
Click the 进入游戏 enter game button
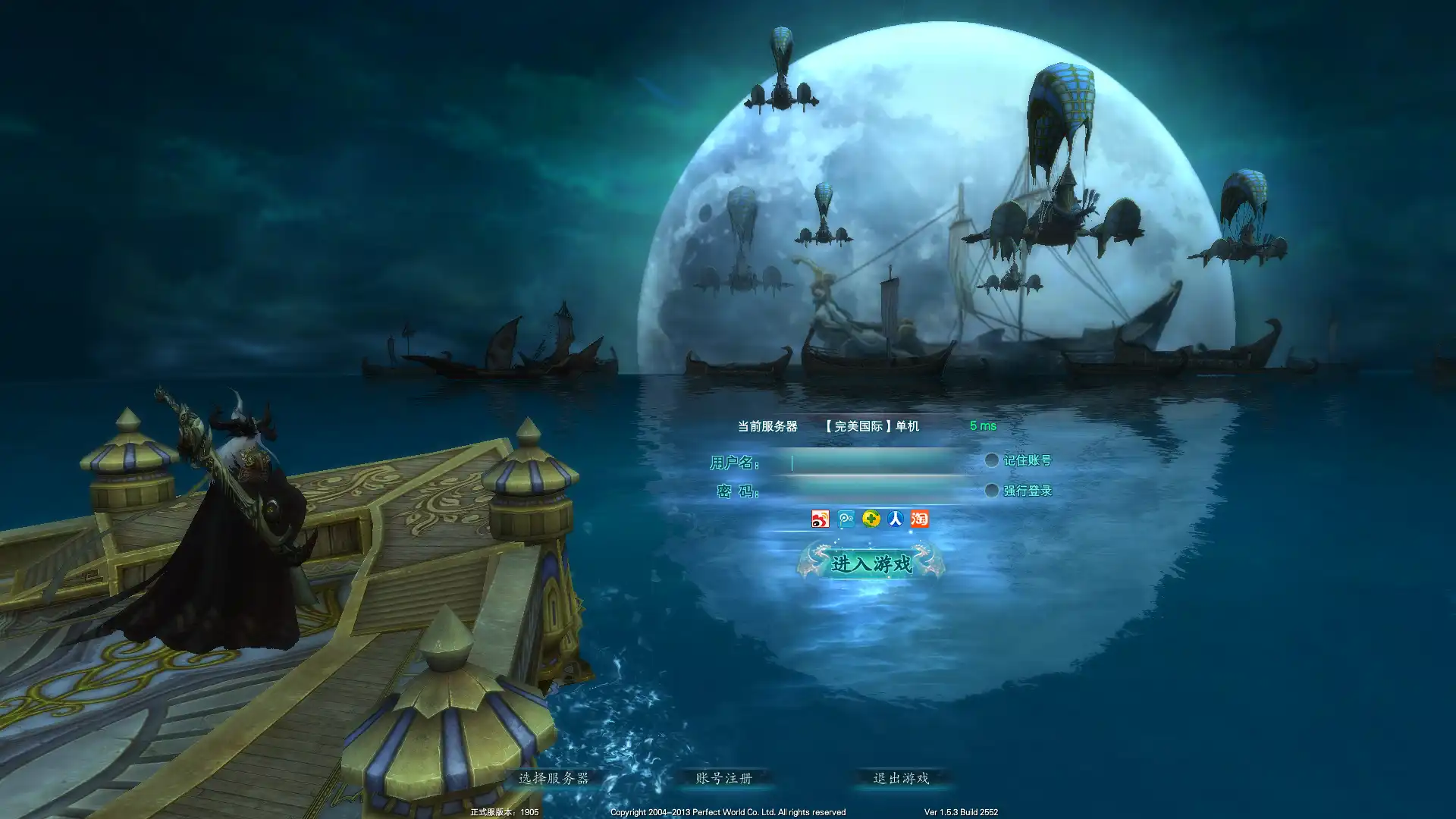coord(871,563)
